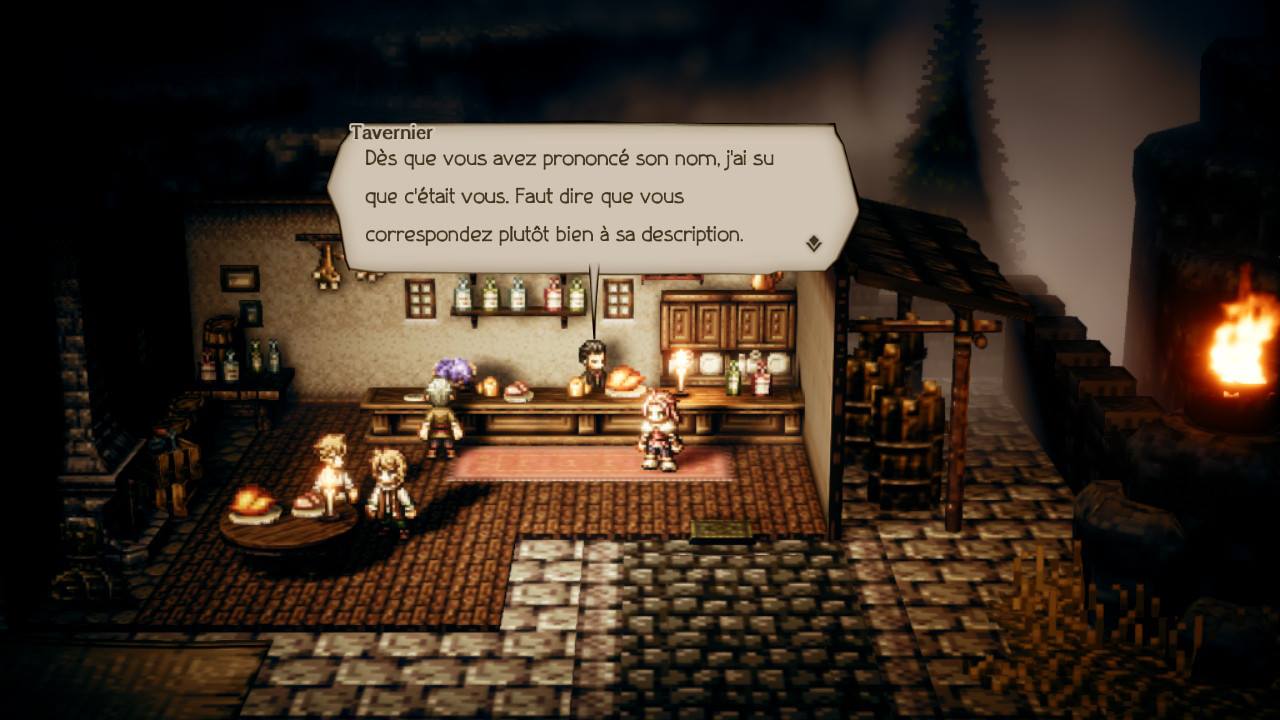Advance dialogue using the continue arrow indicator
1280x720 pixels.
click(x=814, y=243)
